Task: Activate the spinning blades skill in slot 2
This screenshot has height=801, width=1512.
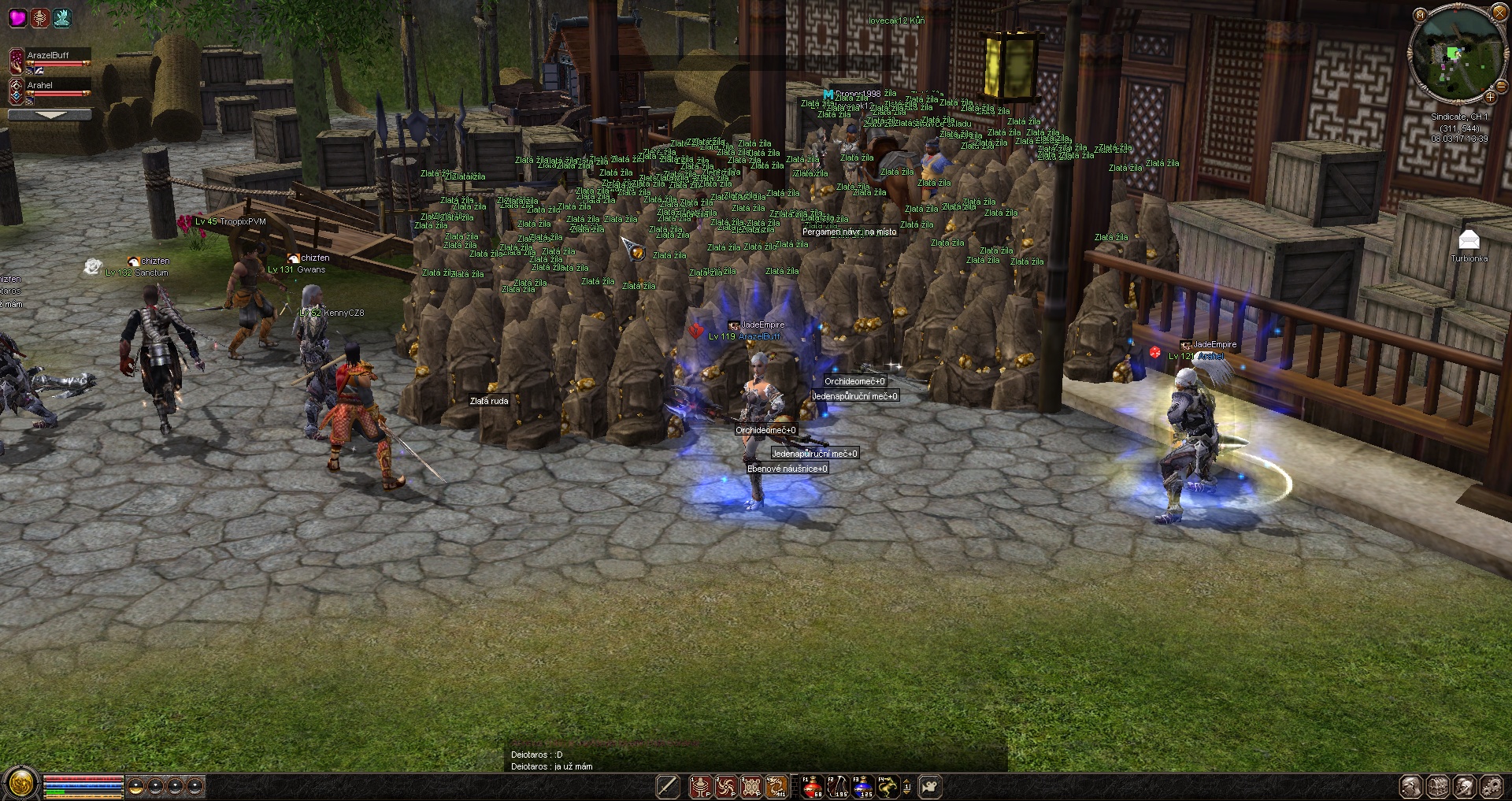Action: [x=726, y=786]
